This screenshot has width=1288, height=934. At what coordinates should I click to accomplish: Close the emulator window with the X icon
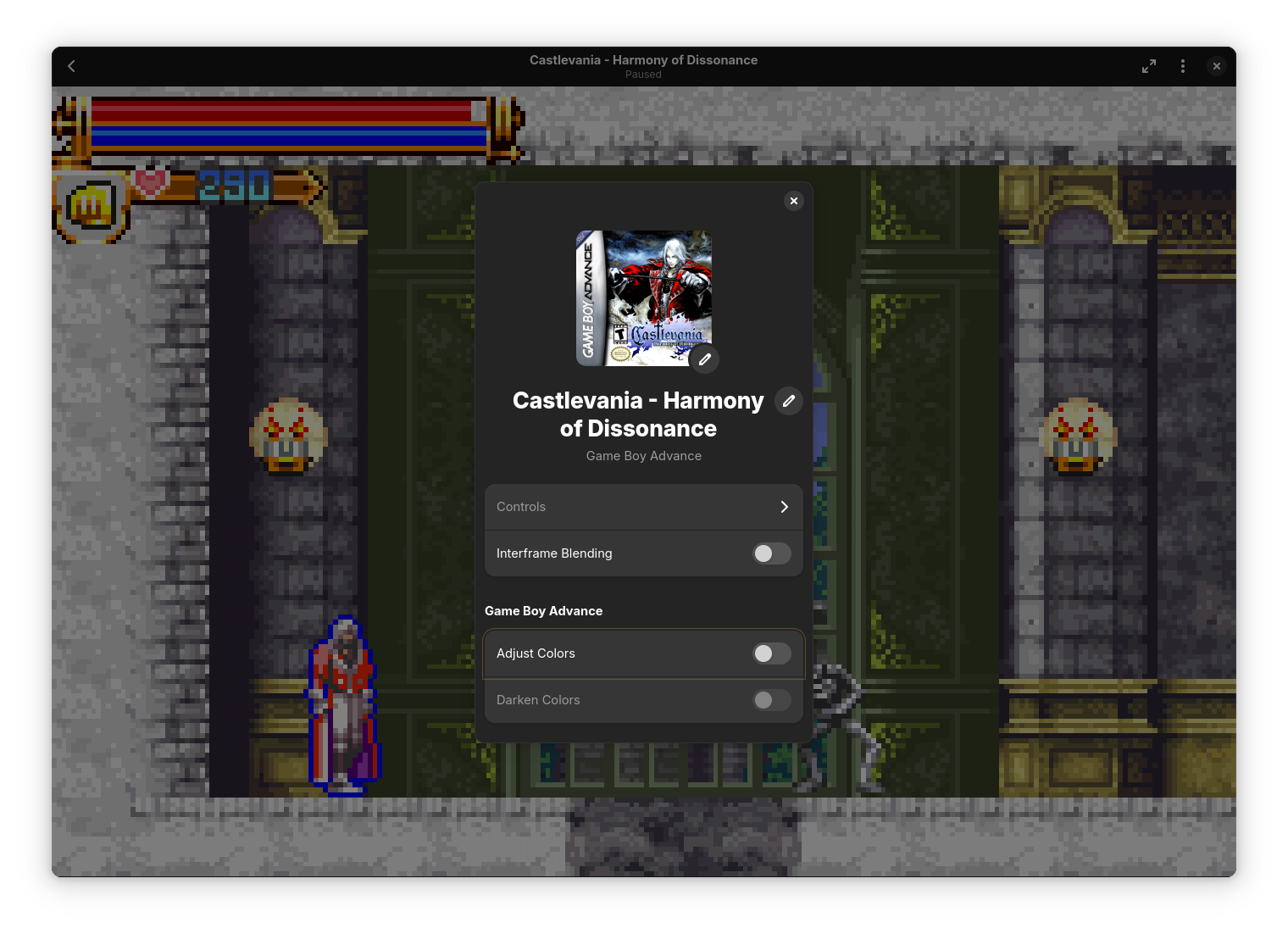click(x=1217, y=65)
